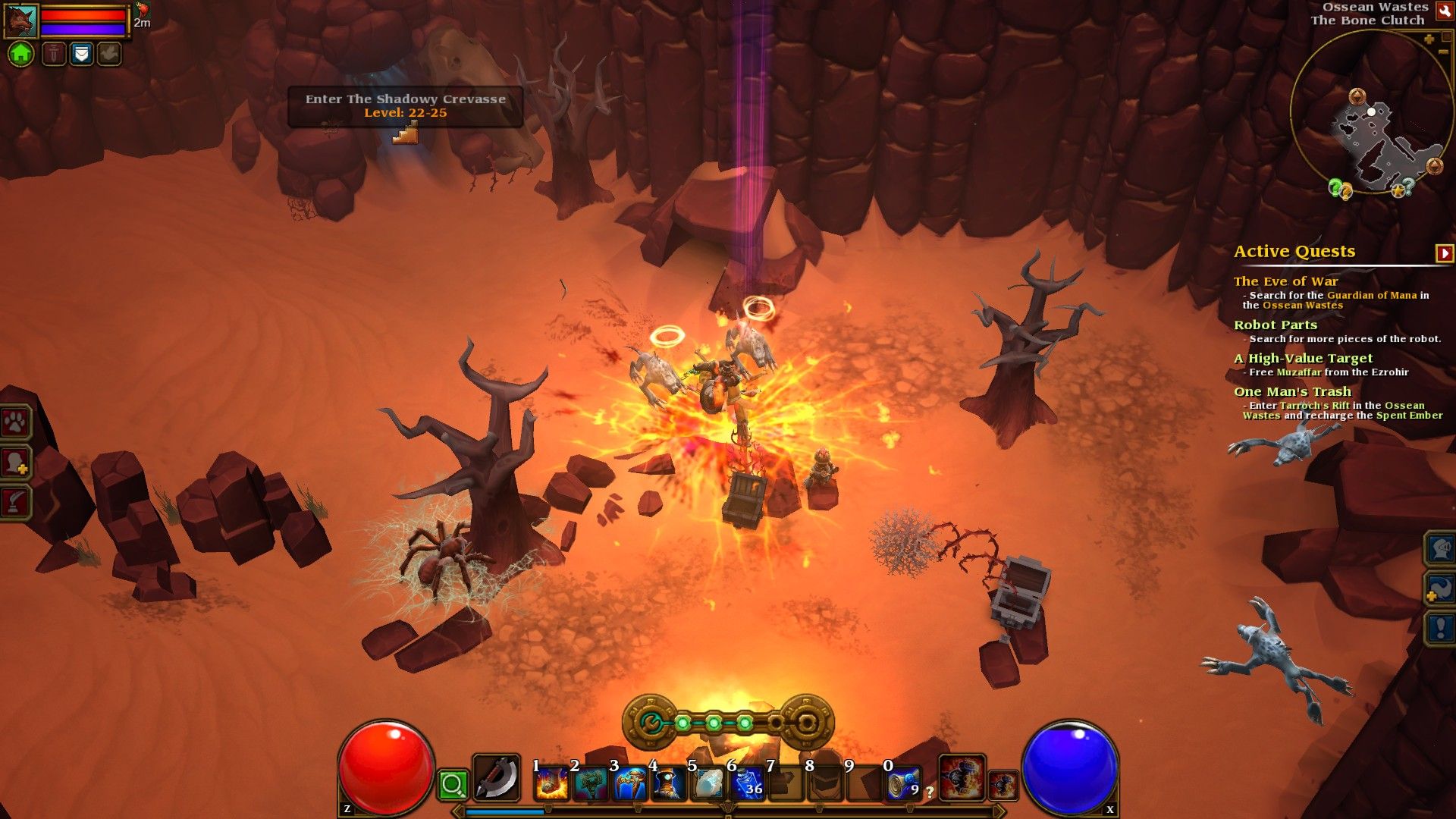The image size is (1456, 819).
Task: Open the quill journal button
Action: click(17, 501)
